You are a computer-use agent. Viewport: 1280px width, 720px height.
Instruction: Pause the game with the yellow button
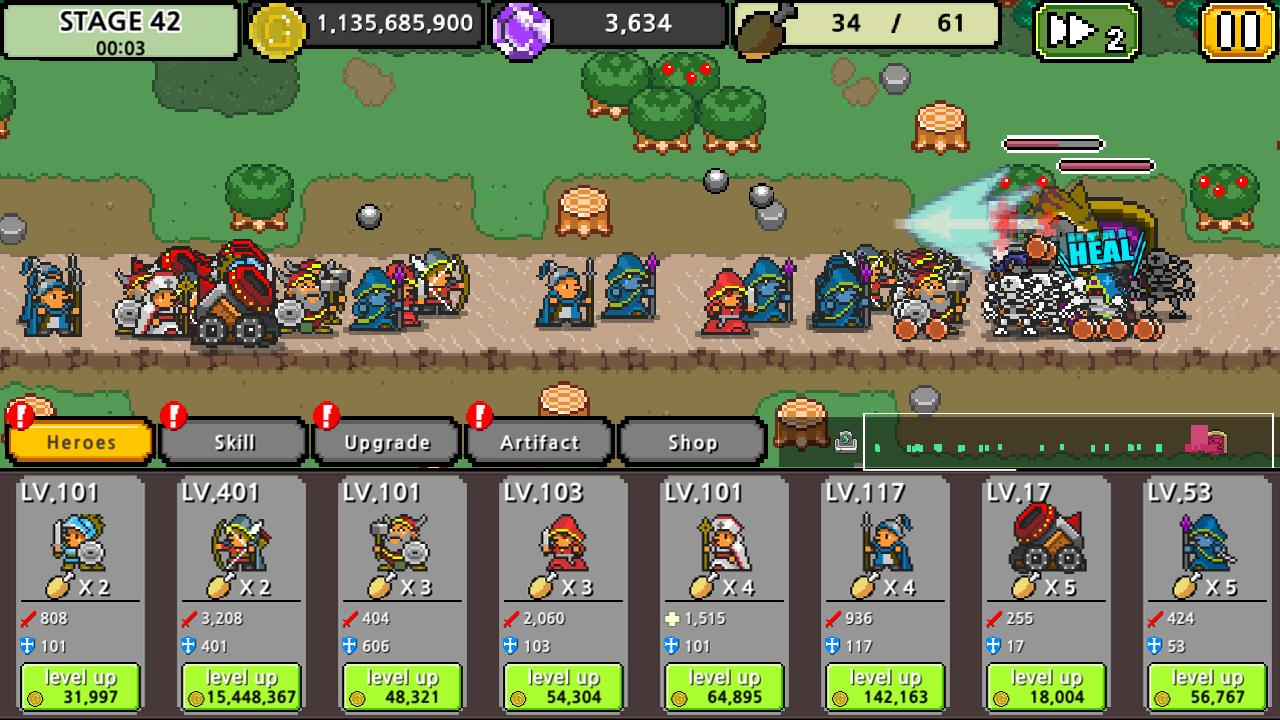(x=1237, y=32)
